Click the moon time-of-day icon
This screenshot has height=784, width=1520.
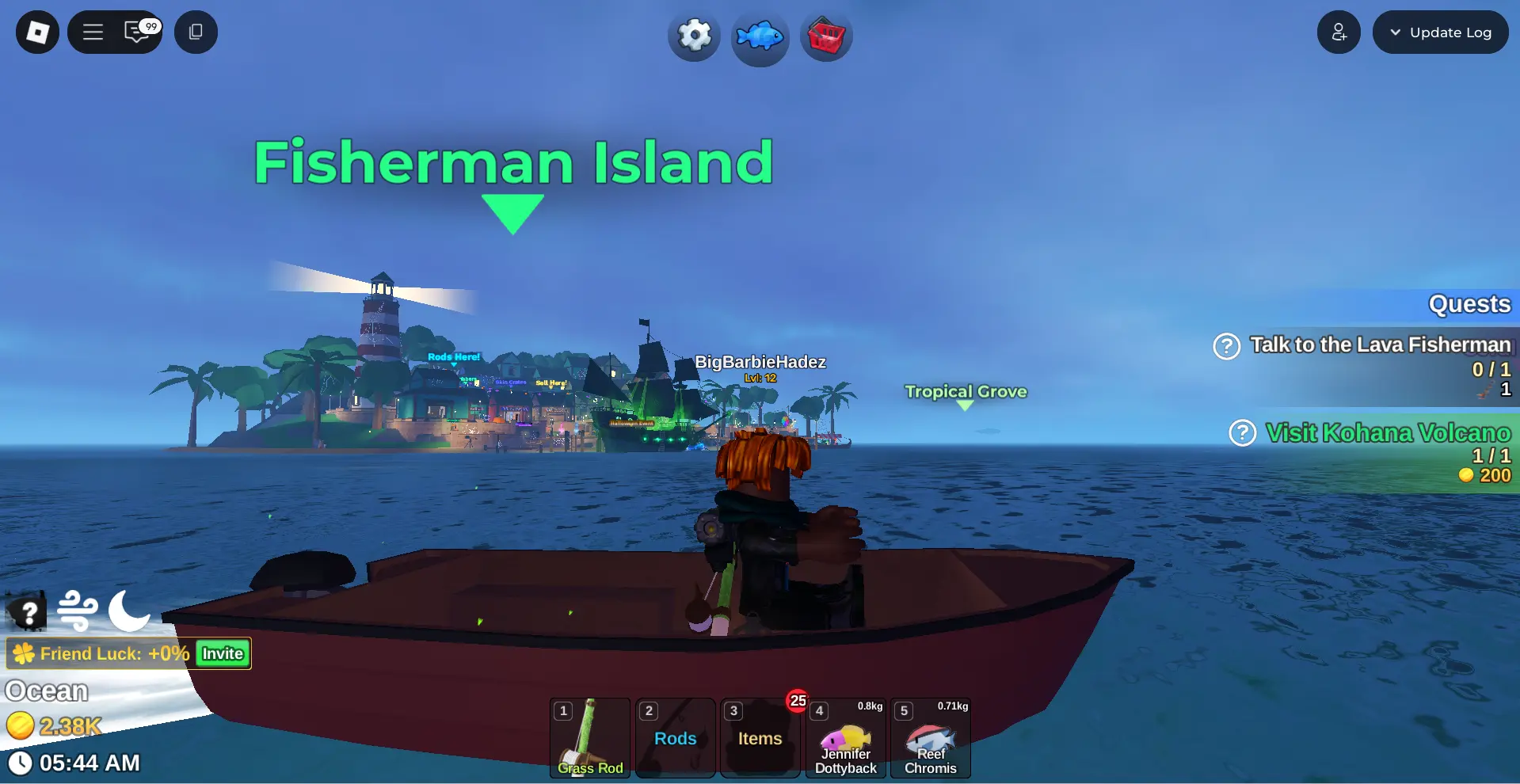click(x=128, y=611)
